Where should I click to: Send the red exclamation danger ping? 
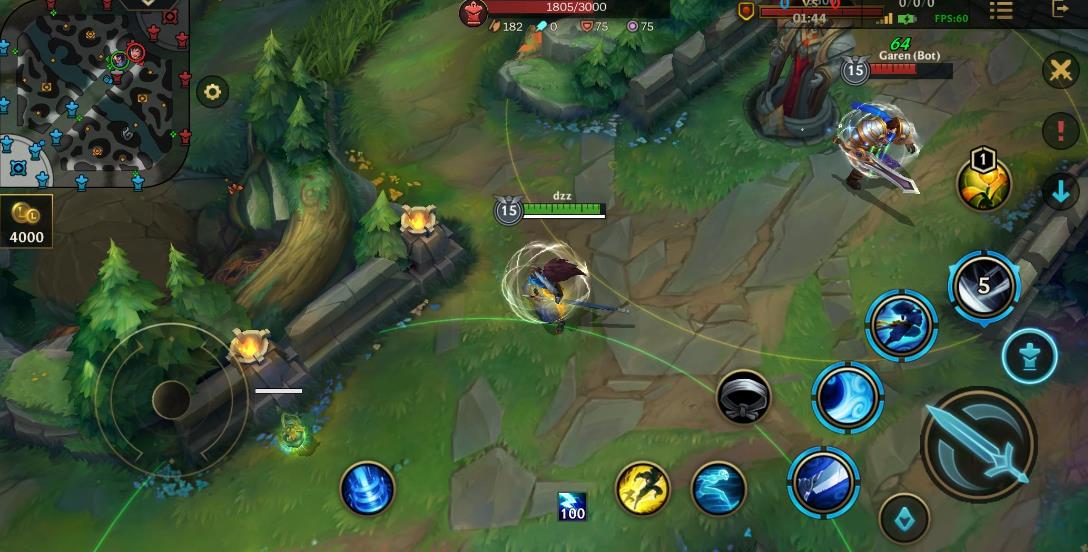pyautogui.click(x=1060, y=131)
